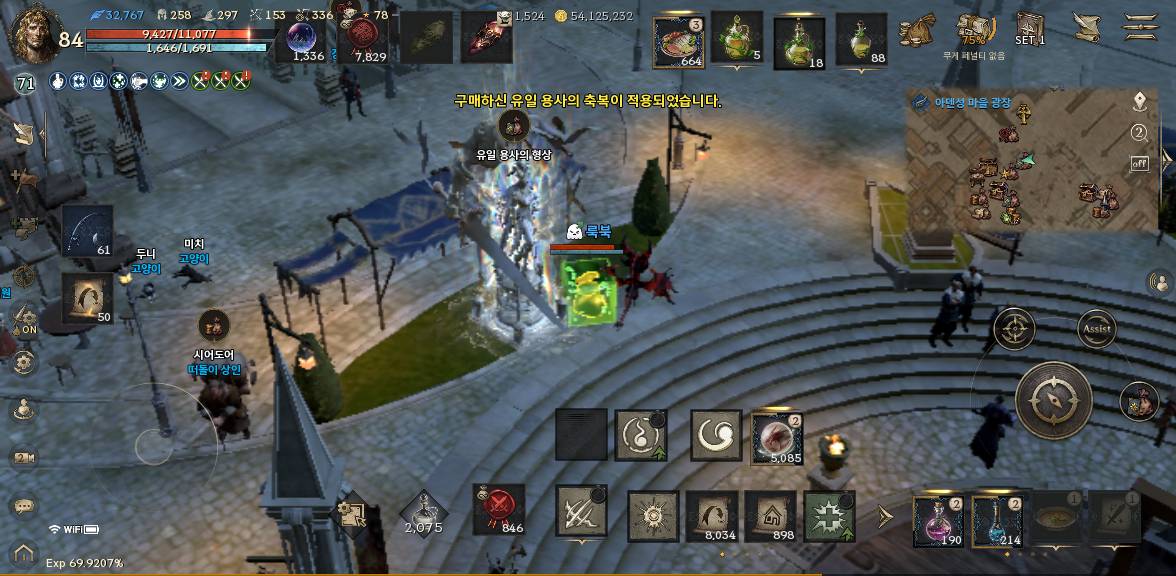Open the coin pouch shop icon
This screenshot has width=1176, height=576.
pos(916,31)
